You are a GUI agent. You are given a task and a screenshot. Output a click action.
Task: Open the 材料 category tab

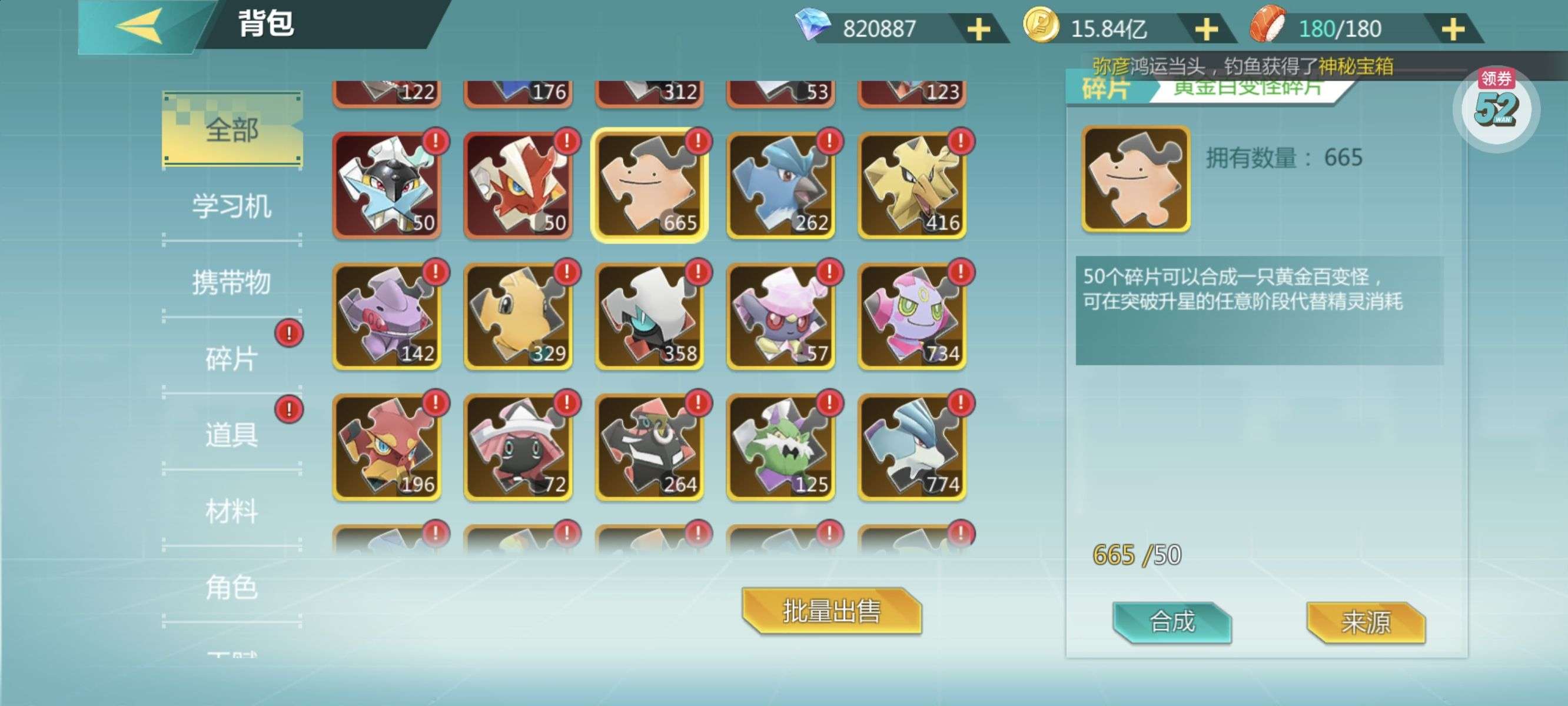point(232,511)
